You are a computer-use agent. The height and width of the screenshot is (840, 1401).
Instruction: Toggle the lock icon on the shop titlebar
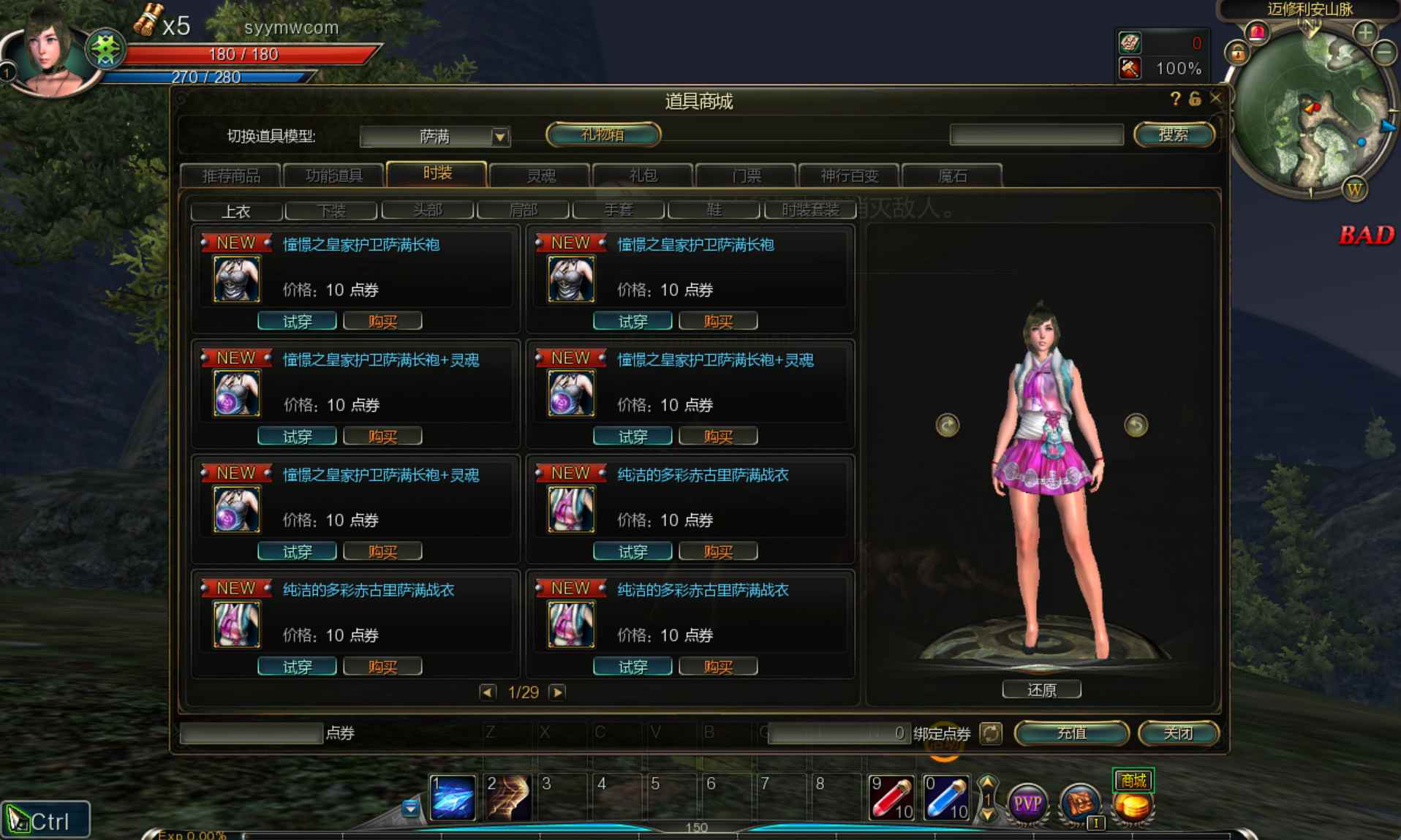(1194, 98)
